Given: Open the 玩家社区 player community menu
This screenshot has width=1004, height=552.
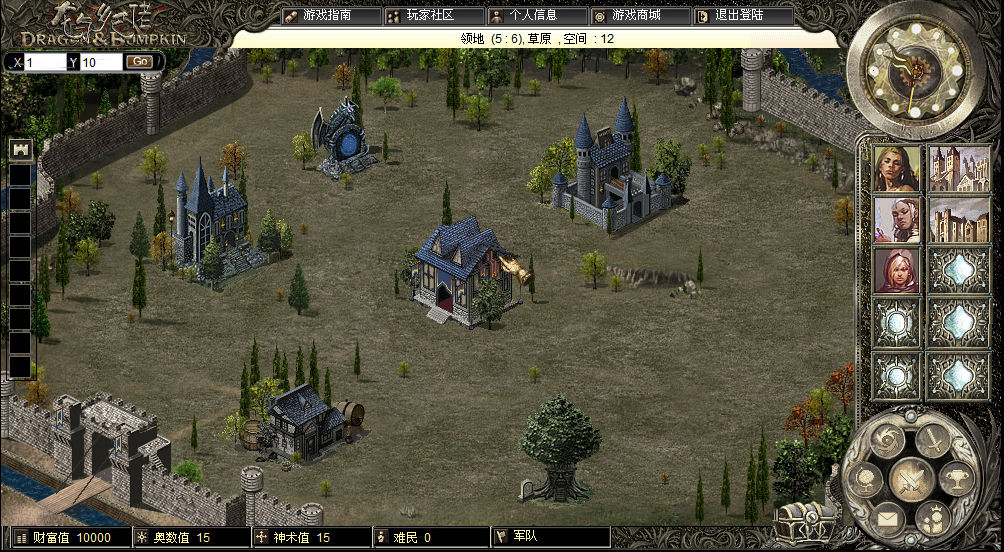Looking at the screenshot, I should (433, 16).
